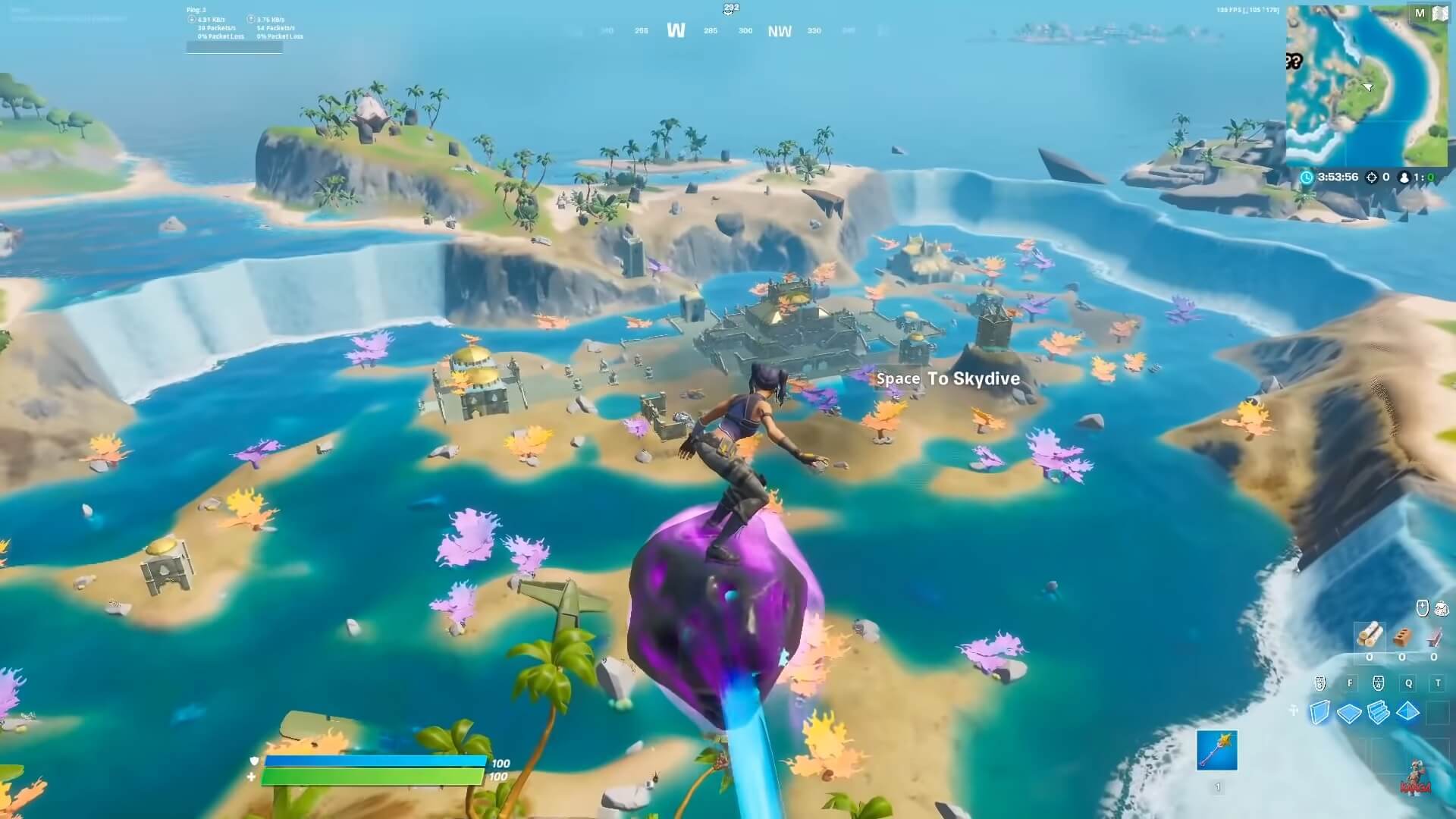This screenshot has height=819, width=1456.
Task: Click the clock icon beside match timer
Action: point(1307,177)
